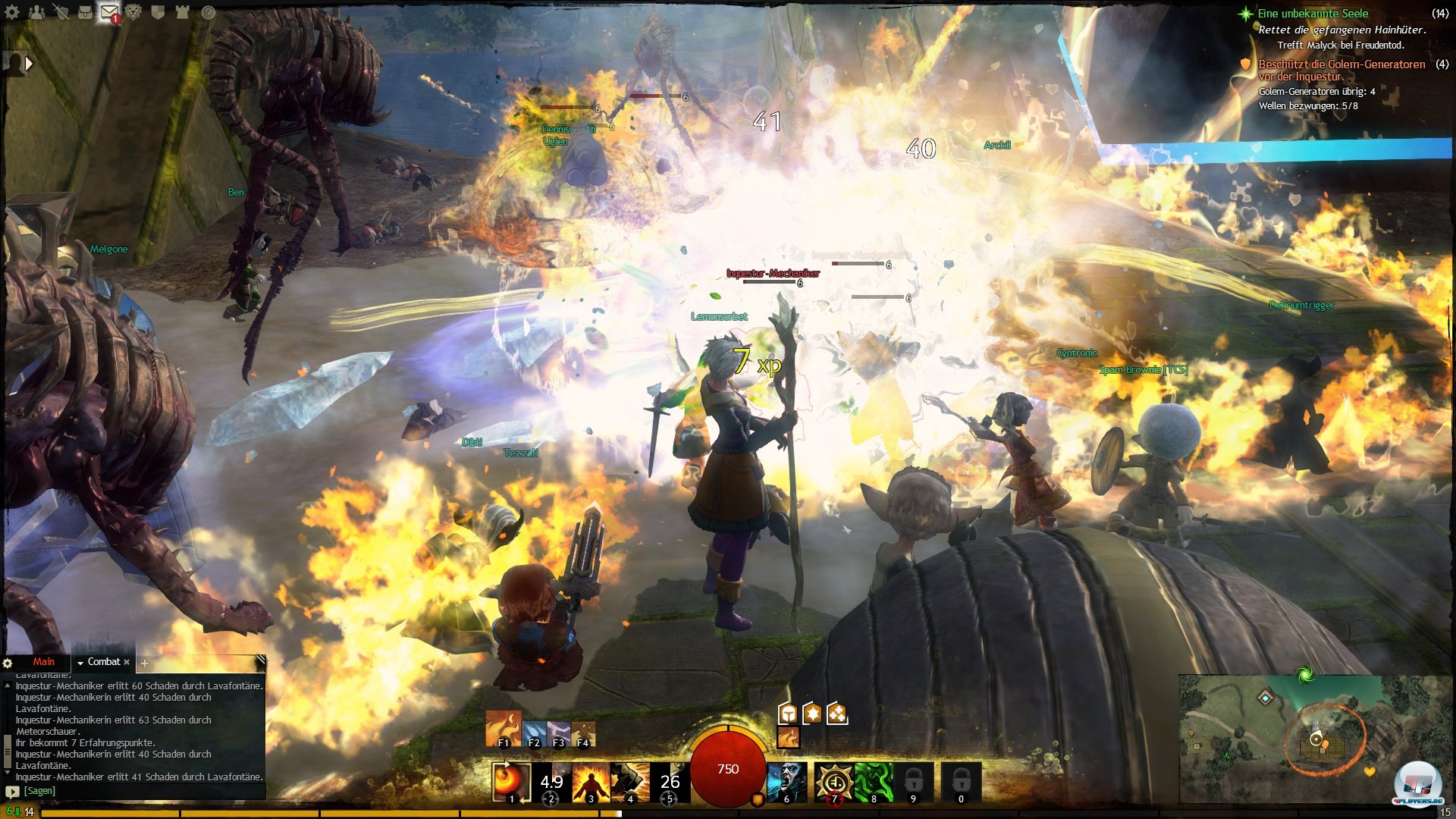The width and height of the screenshot is (1456, 819).
Task: Click the Sagen chat input field
Action: (136, 791)
